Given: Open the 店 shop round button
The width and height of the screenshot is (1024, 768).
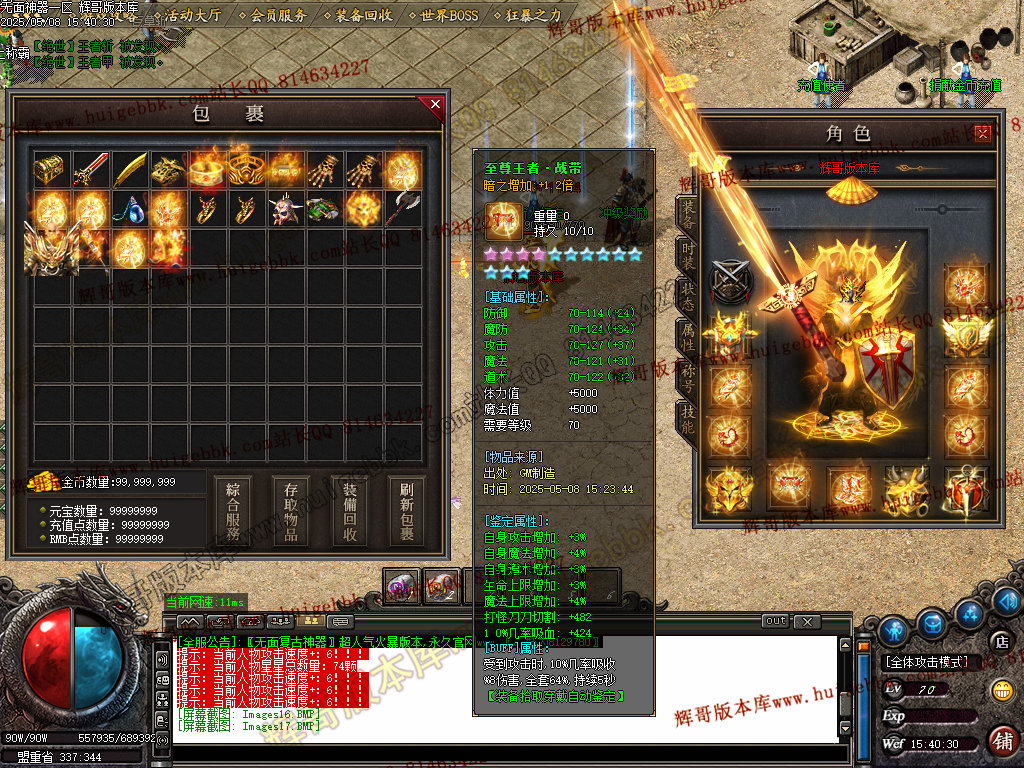Looking at the screenshot, I should (x=999, y=641).
